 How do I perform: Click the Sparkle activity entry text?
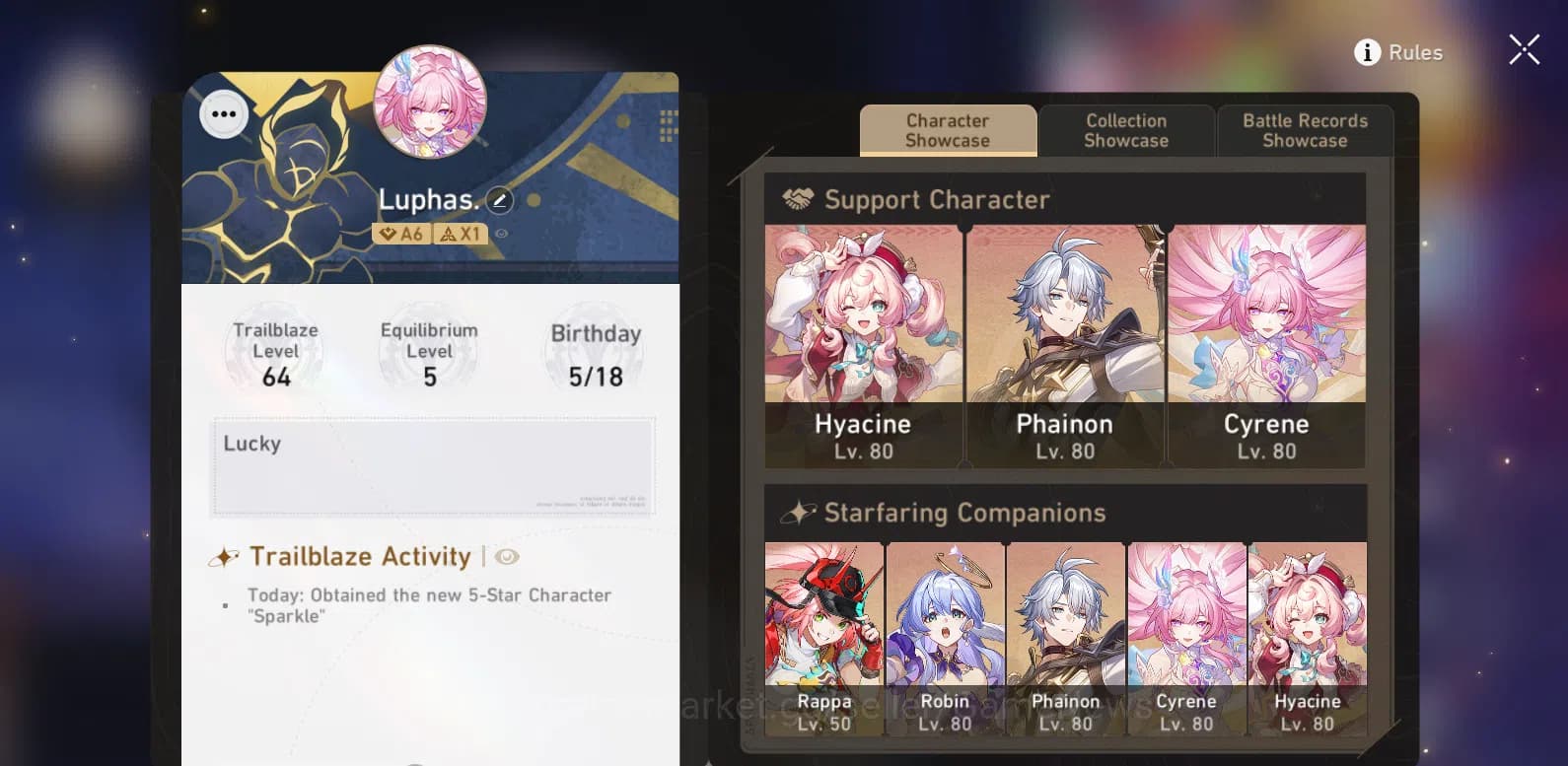click(429, 605)
